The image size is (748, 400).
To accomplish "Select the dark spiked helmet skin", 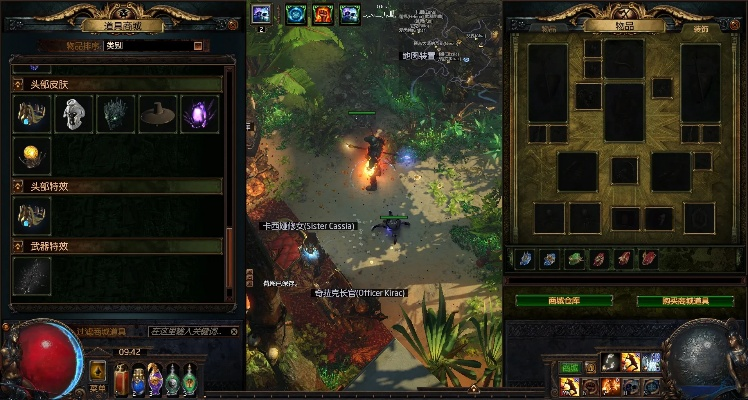I will click(x=115, y=114).
